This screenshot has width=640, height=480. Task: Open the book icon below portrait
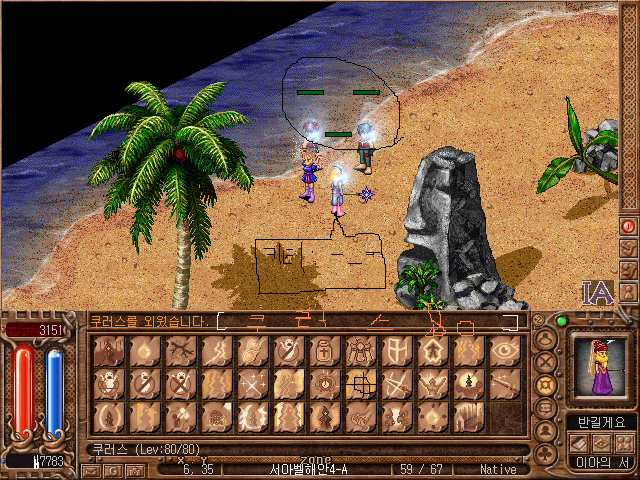(x=580, y=442)
